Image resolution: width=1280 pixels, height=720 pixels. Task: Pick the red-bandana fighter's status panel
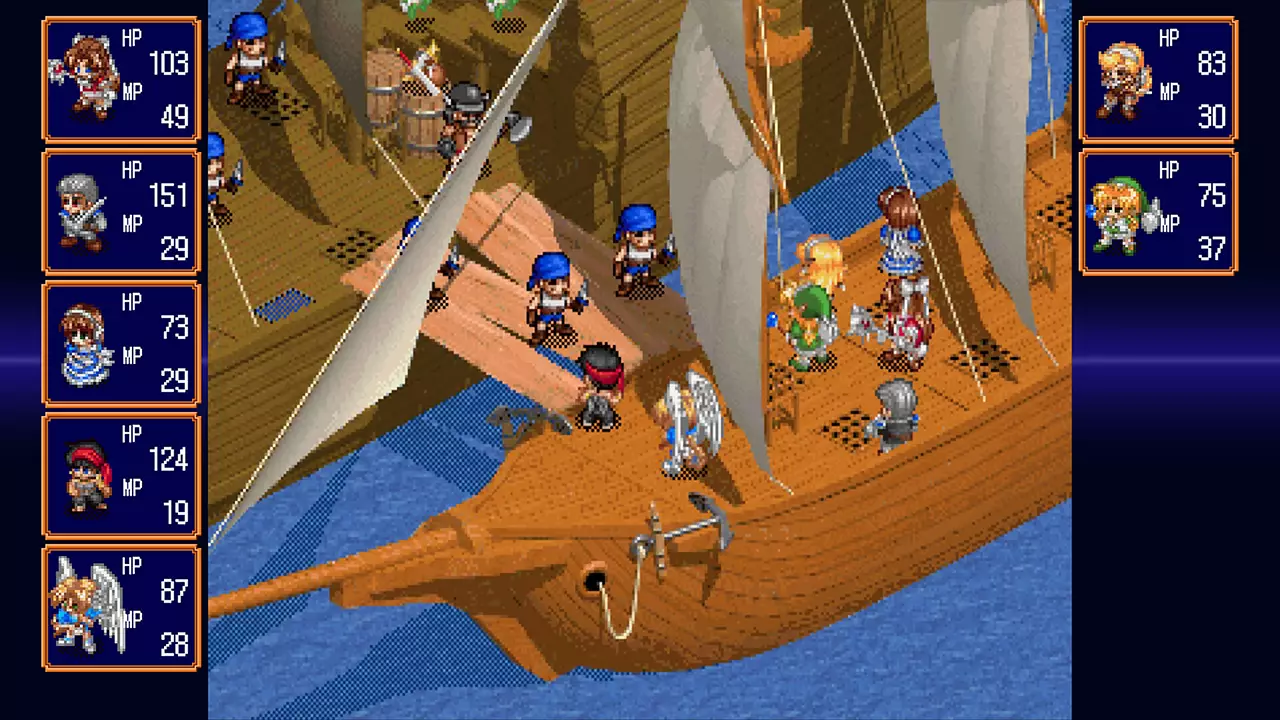pyautogui.click(x=121, y=476)
